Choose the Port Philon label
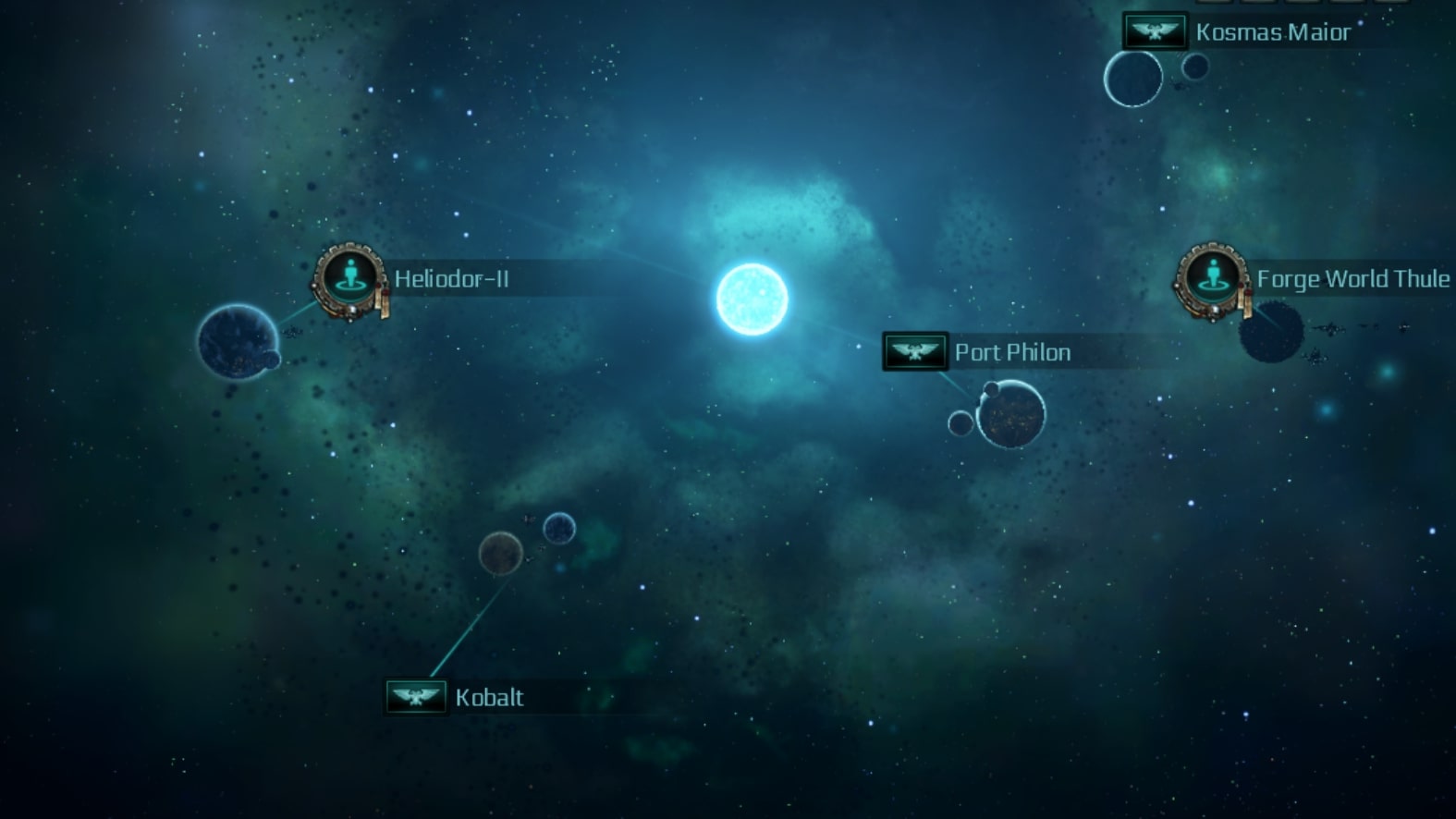 [1012, 352]
